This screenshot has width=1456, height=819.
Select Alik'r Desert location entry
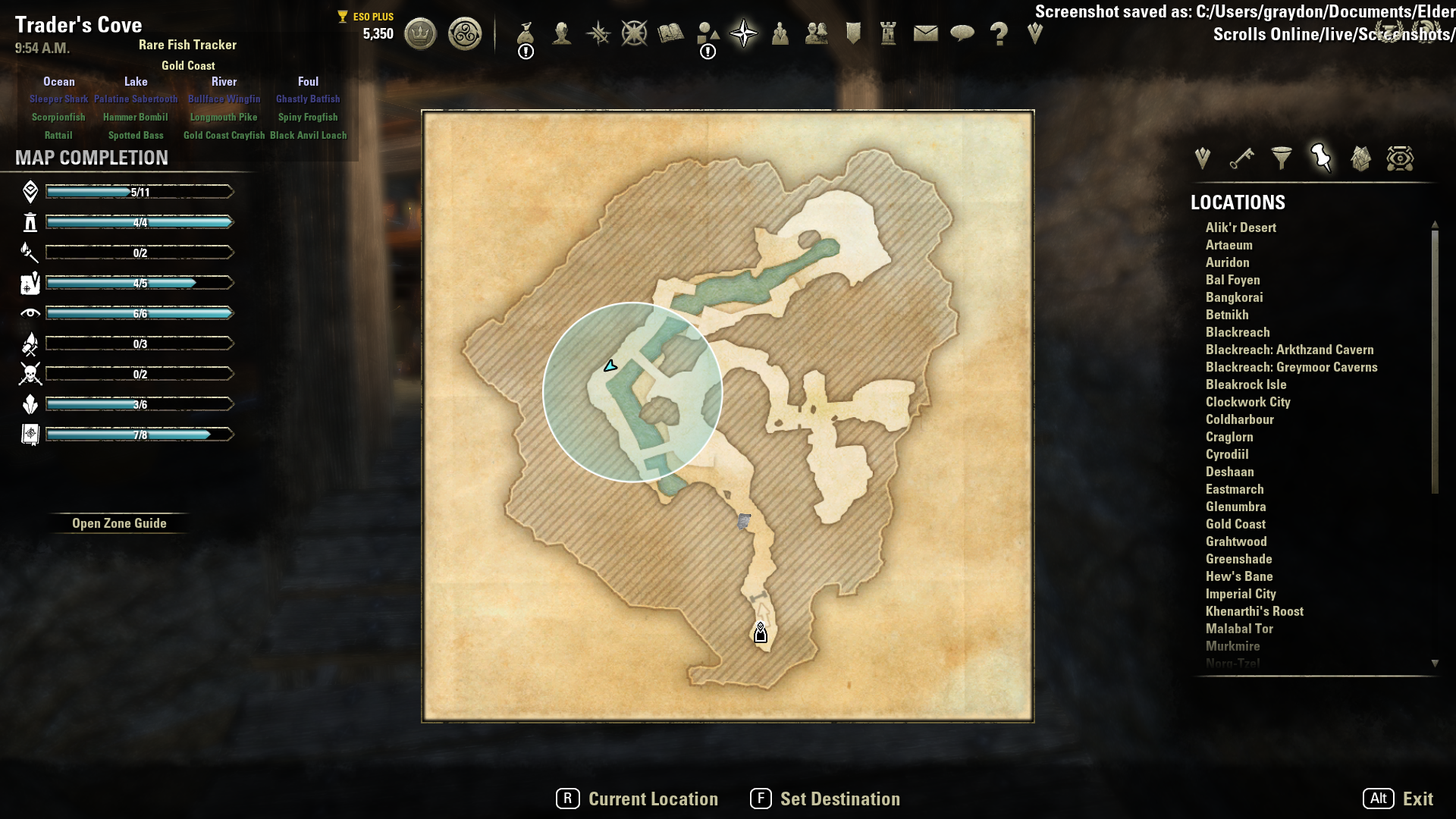pyautogui.click(x=1241, y=227)
